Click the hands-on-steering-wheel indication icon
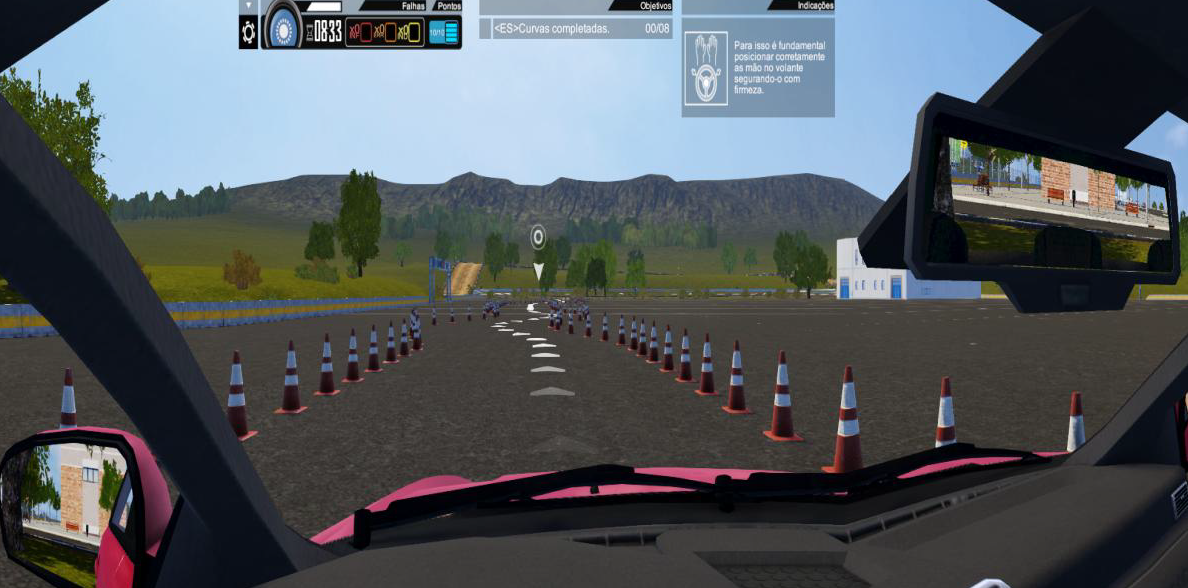The image size is (1188, 588). 706,68
